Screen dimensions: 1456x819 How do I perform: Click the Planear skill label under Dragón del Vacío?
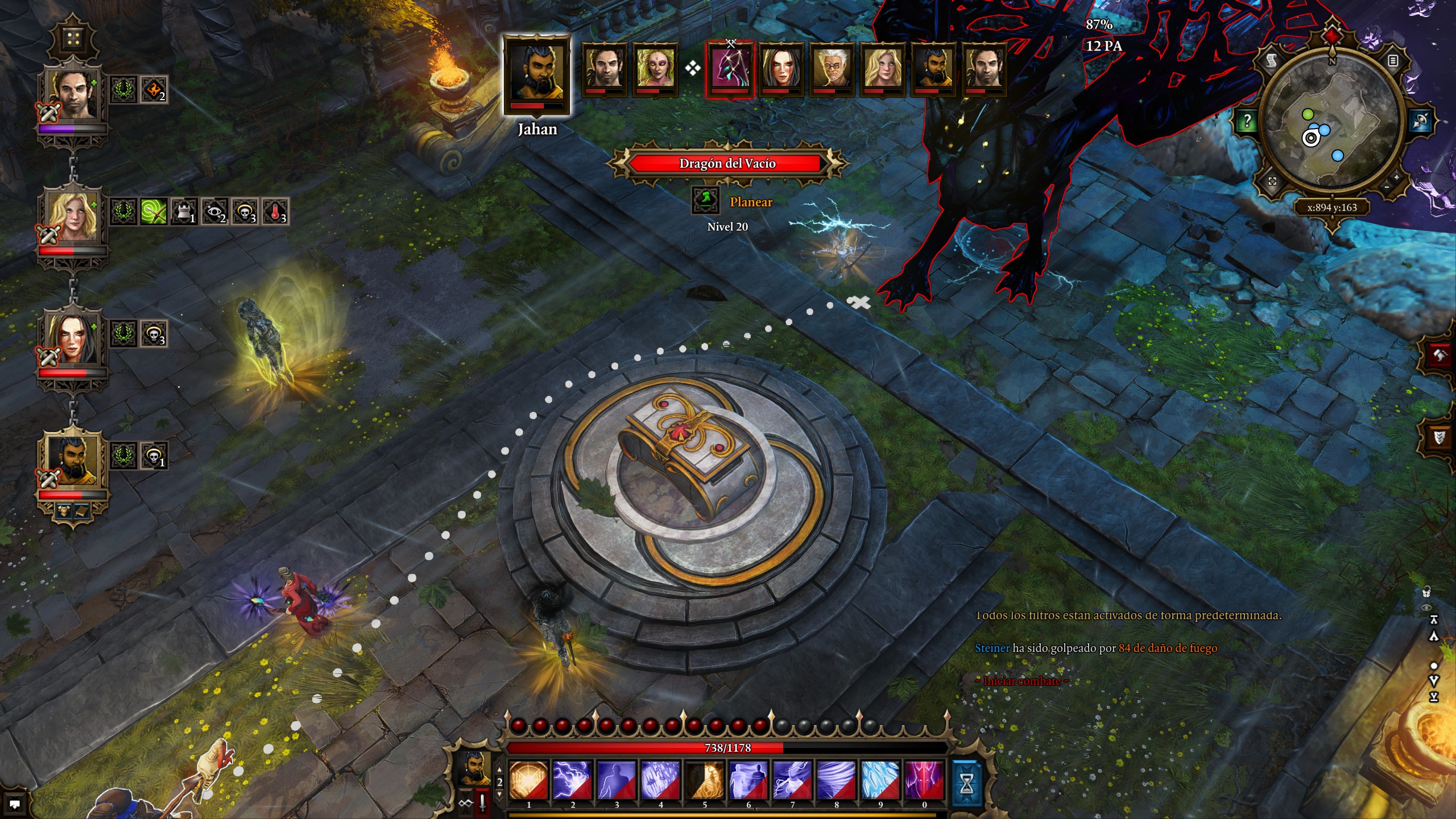click(x=751, y=202)
